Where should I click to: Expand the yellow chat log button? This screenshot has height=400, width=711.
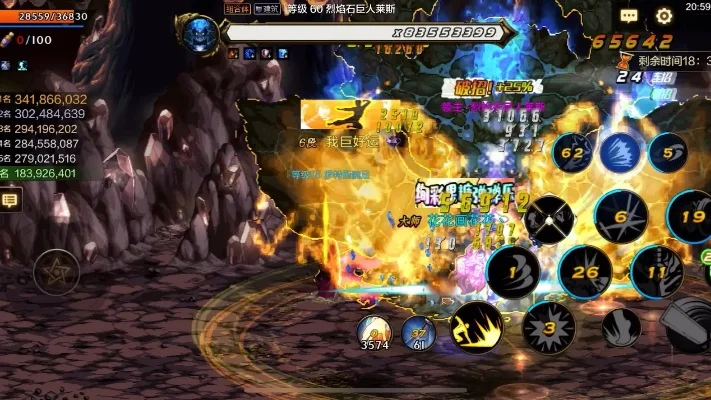click(x=11, y=201)
